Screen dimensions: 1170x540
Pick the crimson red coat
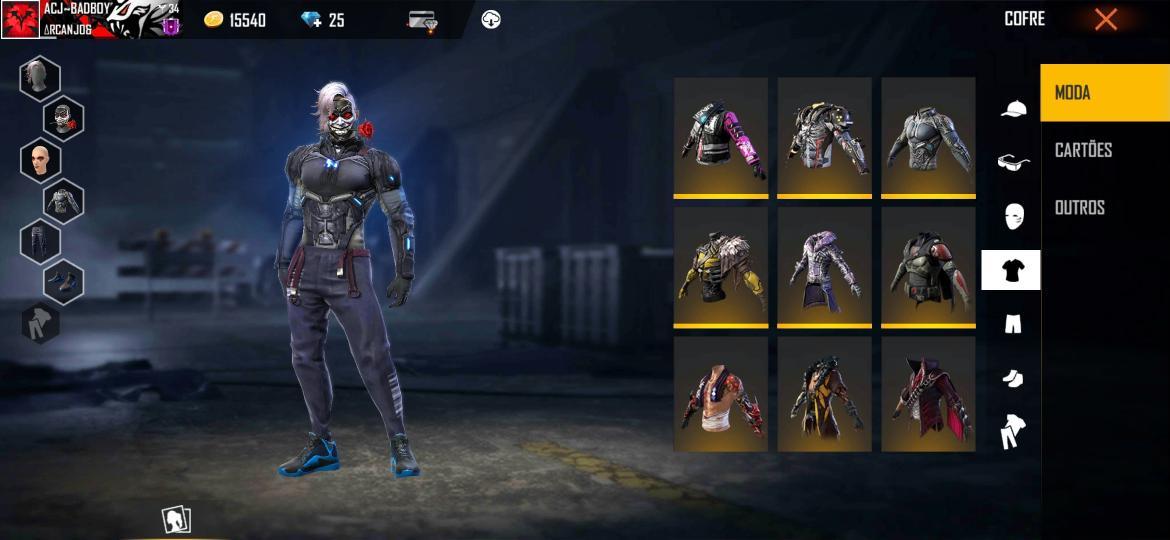[x=928, y=394]
